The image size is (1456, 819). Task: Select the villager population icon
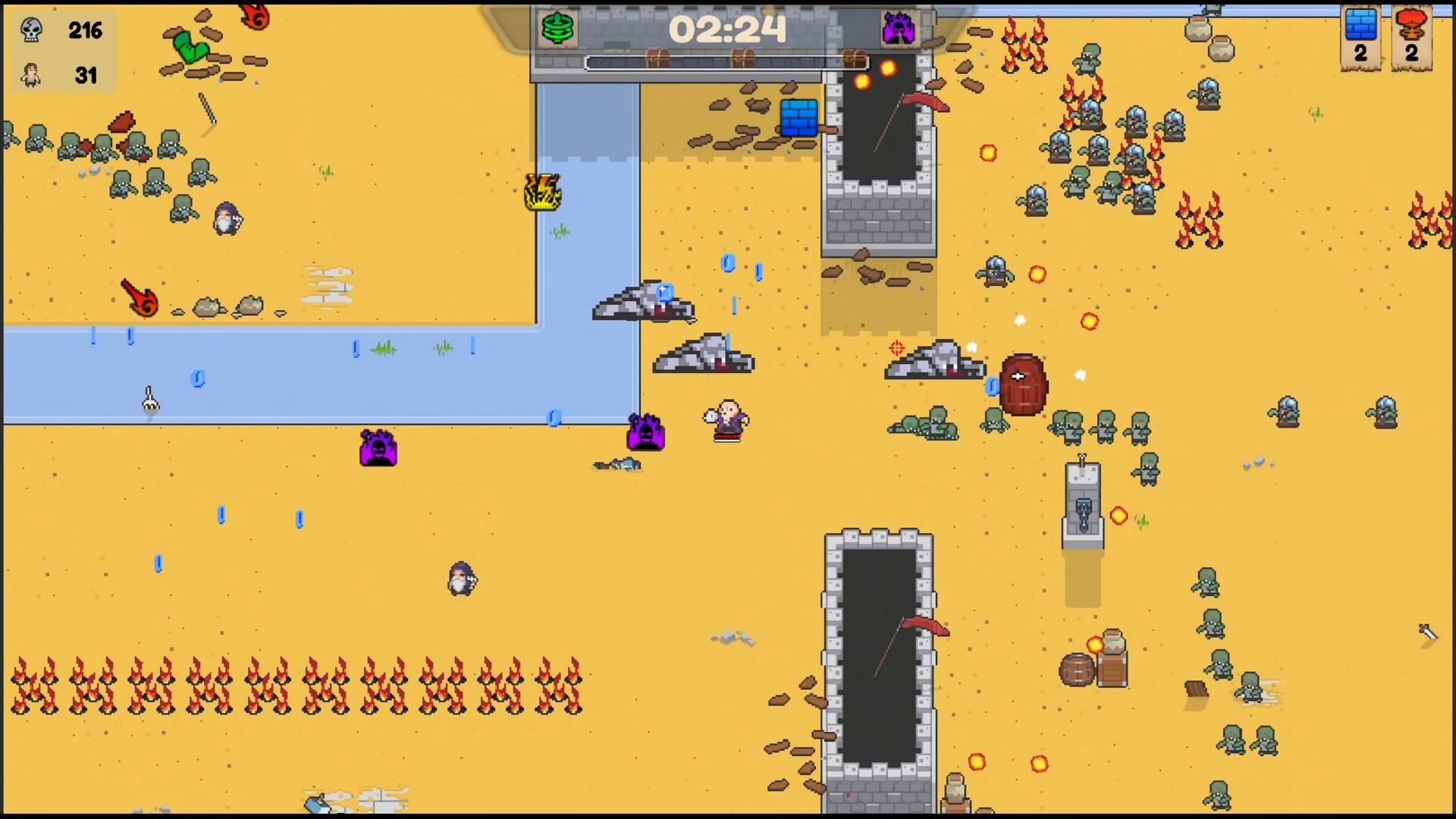[30, 76]
